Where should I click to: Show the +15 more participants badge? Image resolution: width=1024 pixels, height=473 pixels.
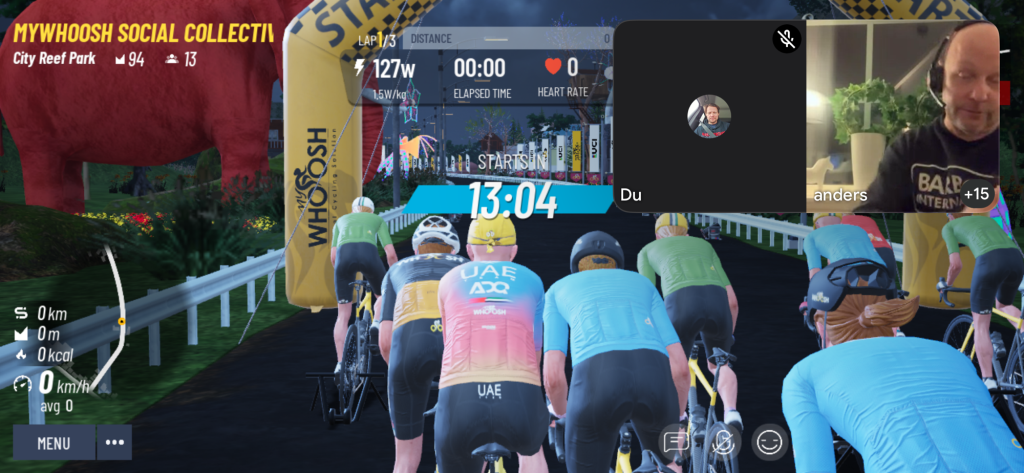tap(976, 193)
